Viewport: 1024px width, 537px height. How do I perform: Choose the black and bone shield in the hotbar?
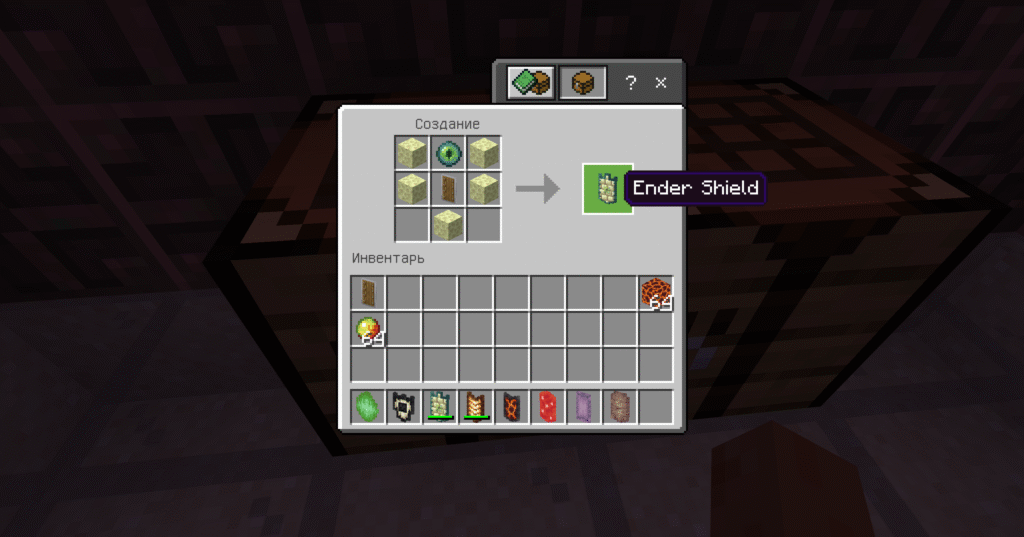[404, 407]
